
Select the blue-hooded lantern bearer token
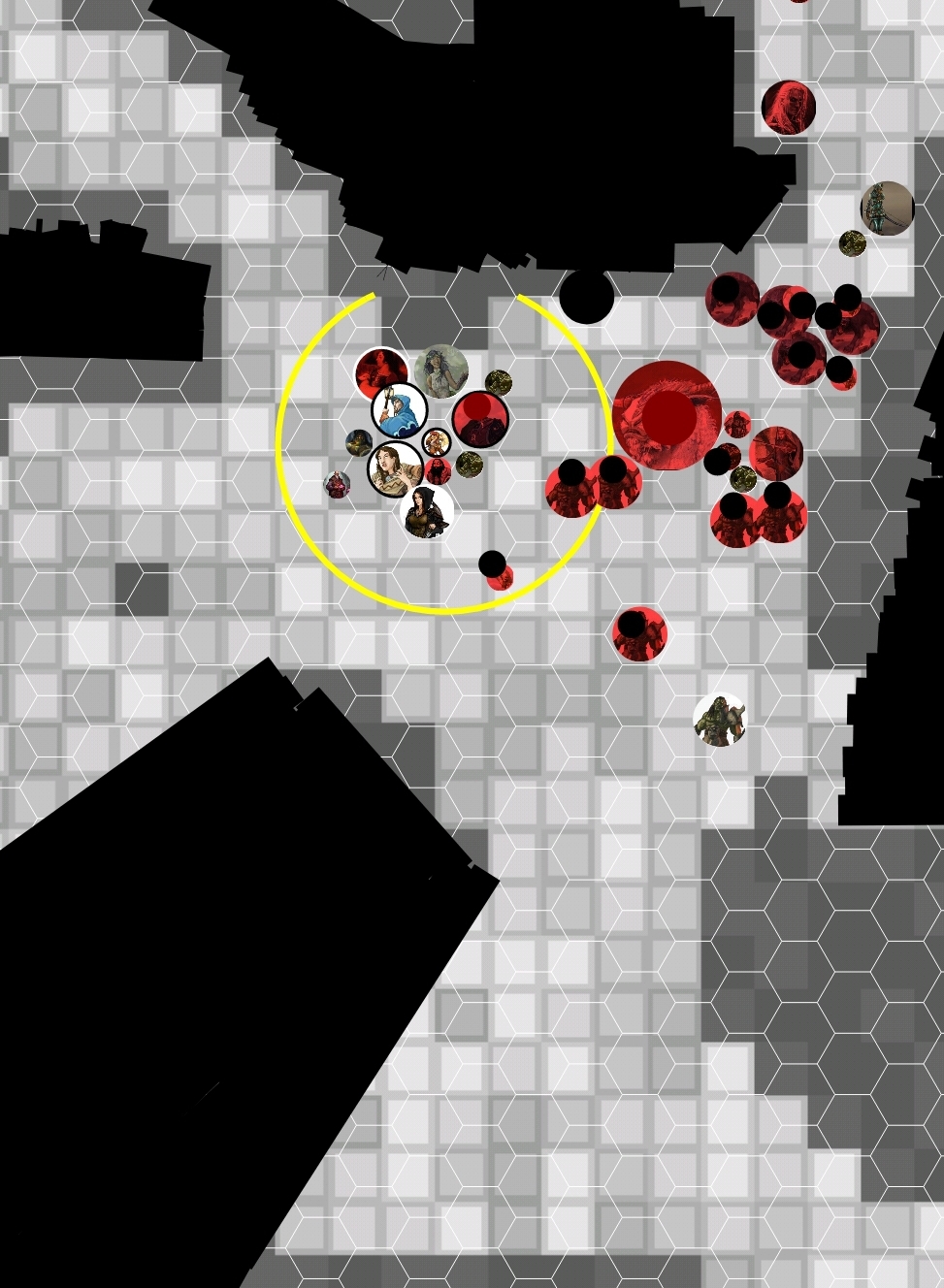click(x=400, y=410)
